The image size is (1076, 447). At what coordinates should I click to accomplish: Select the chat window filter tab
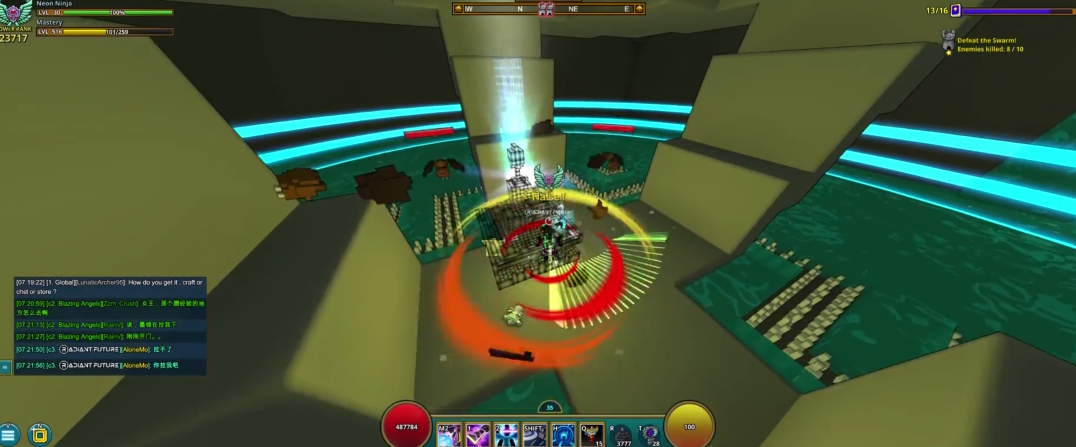click(5, 367)
